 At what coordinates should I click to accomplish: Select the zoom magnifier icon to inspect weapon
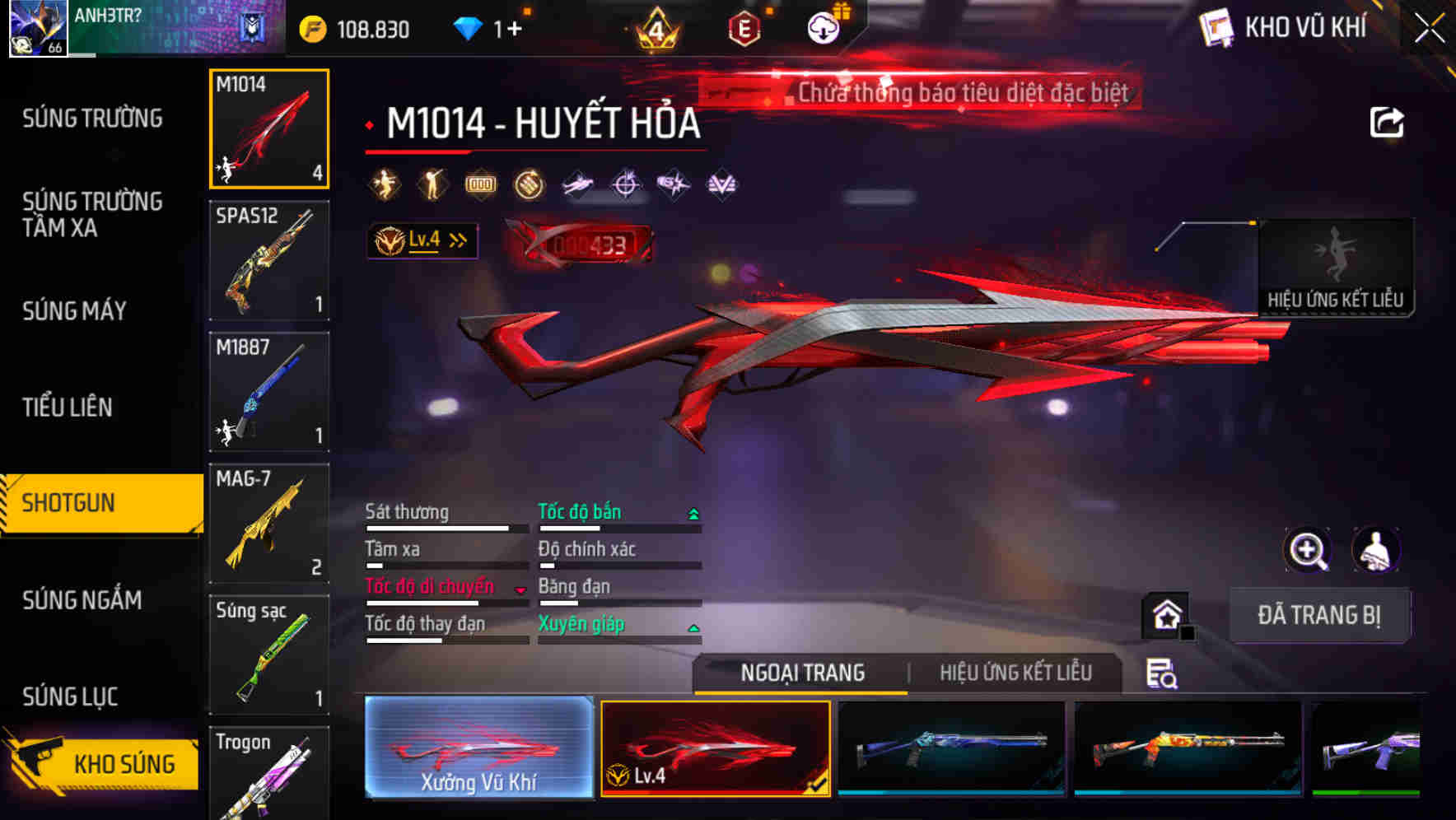(1306, 550)
